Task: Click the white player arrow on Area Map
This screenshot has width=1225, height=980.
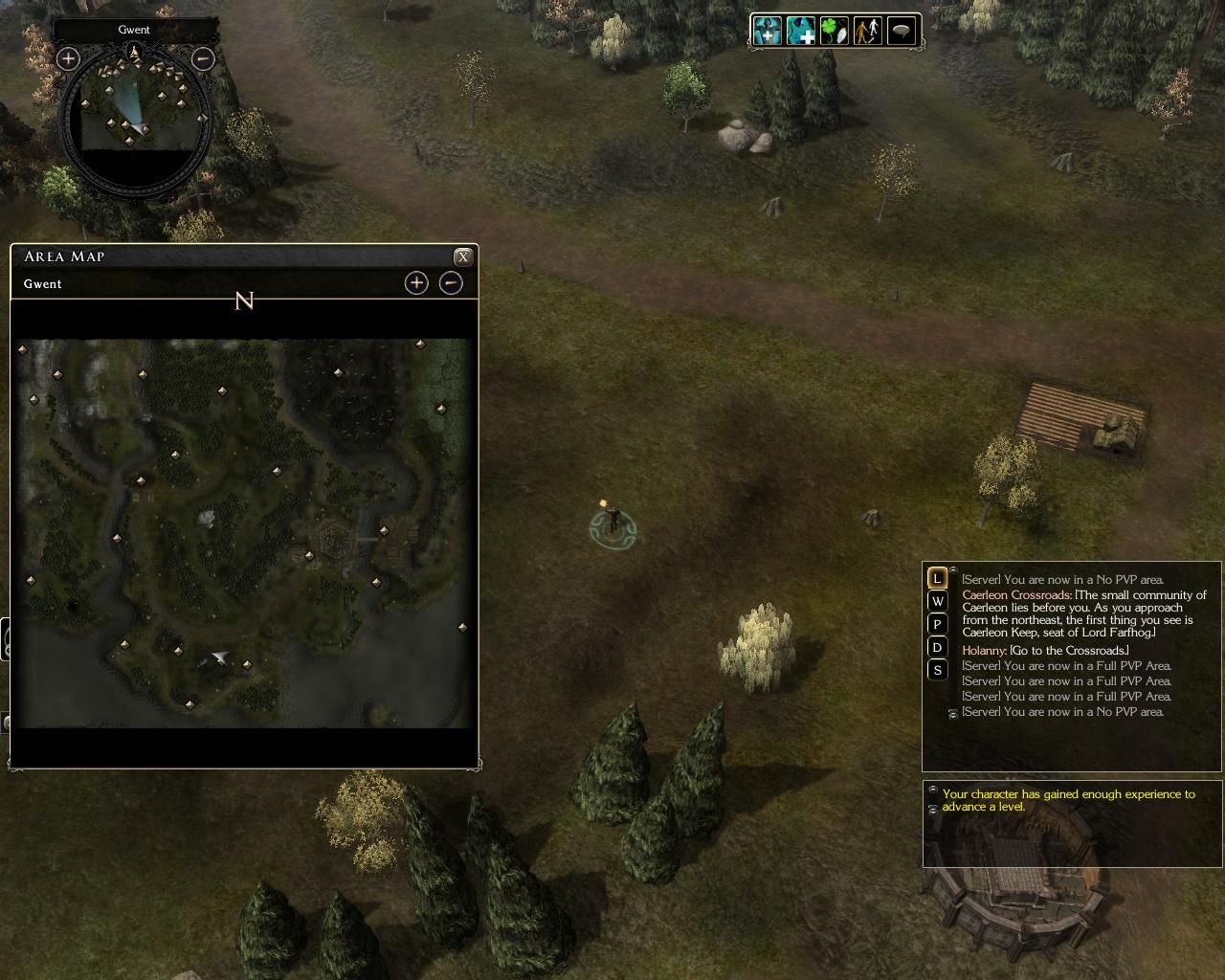Action: [x=220, y=657]
